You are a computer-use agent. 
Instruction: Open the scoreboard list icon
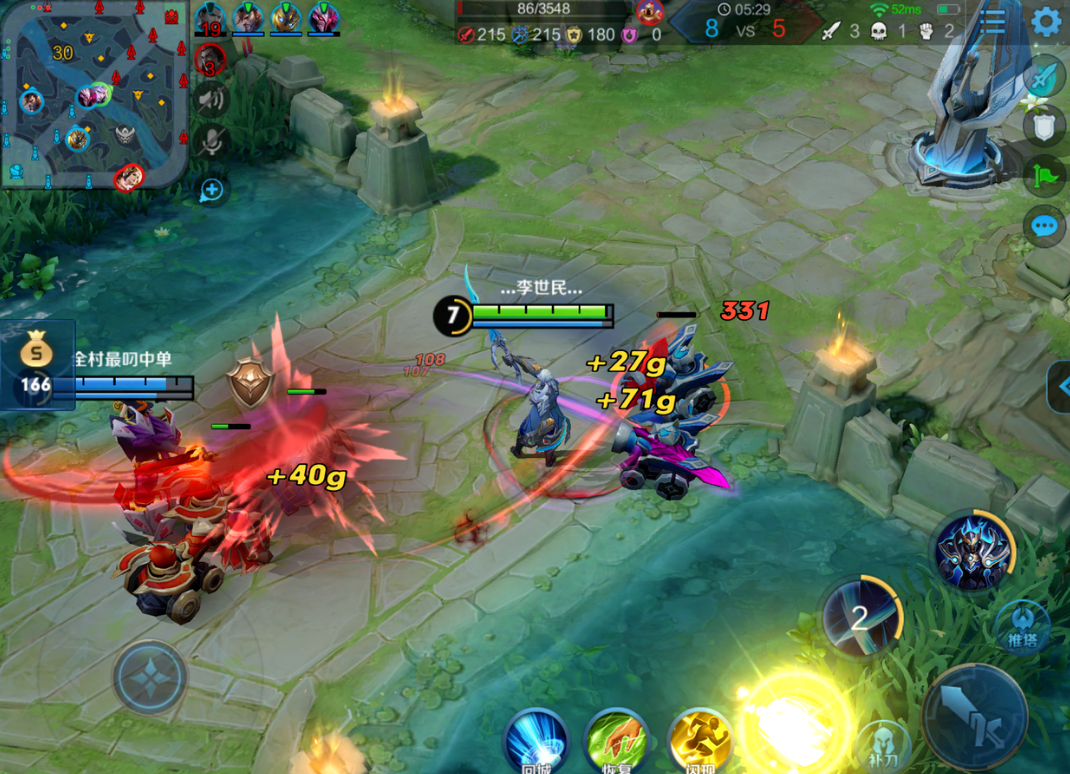click(992, 22)
